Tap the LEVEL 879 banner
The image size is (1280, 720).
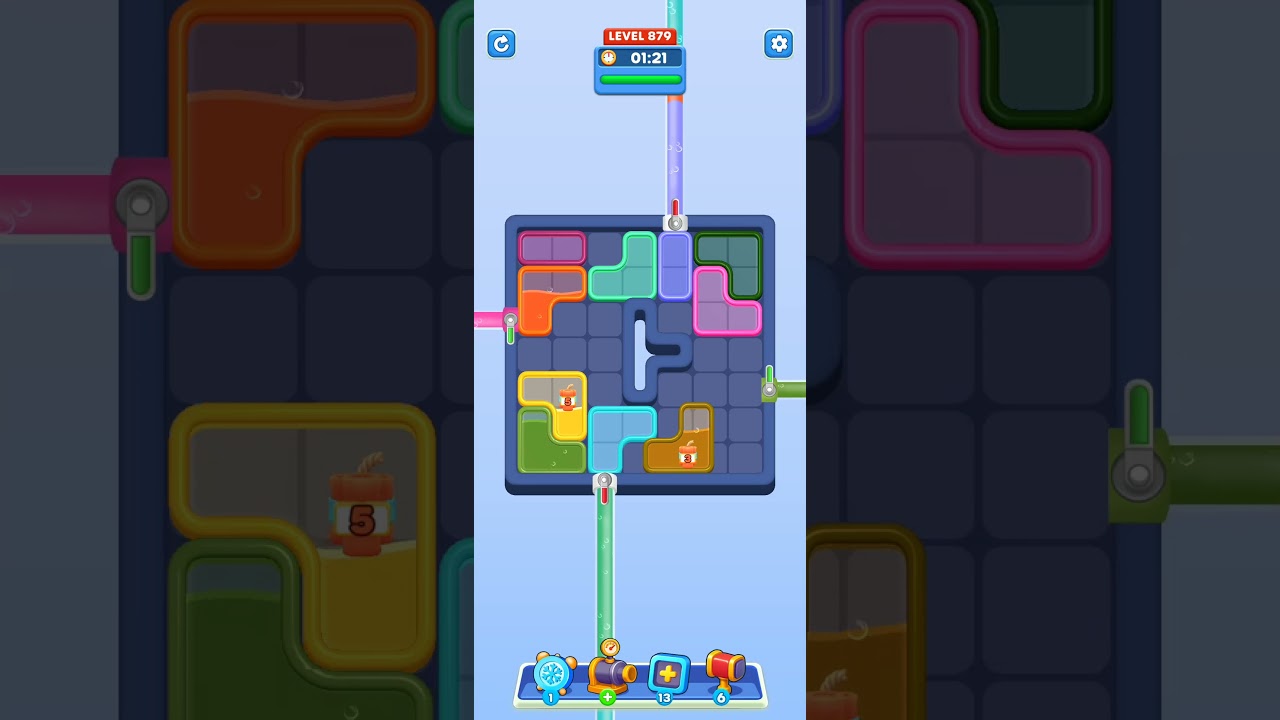(639, 36)
